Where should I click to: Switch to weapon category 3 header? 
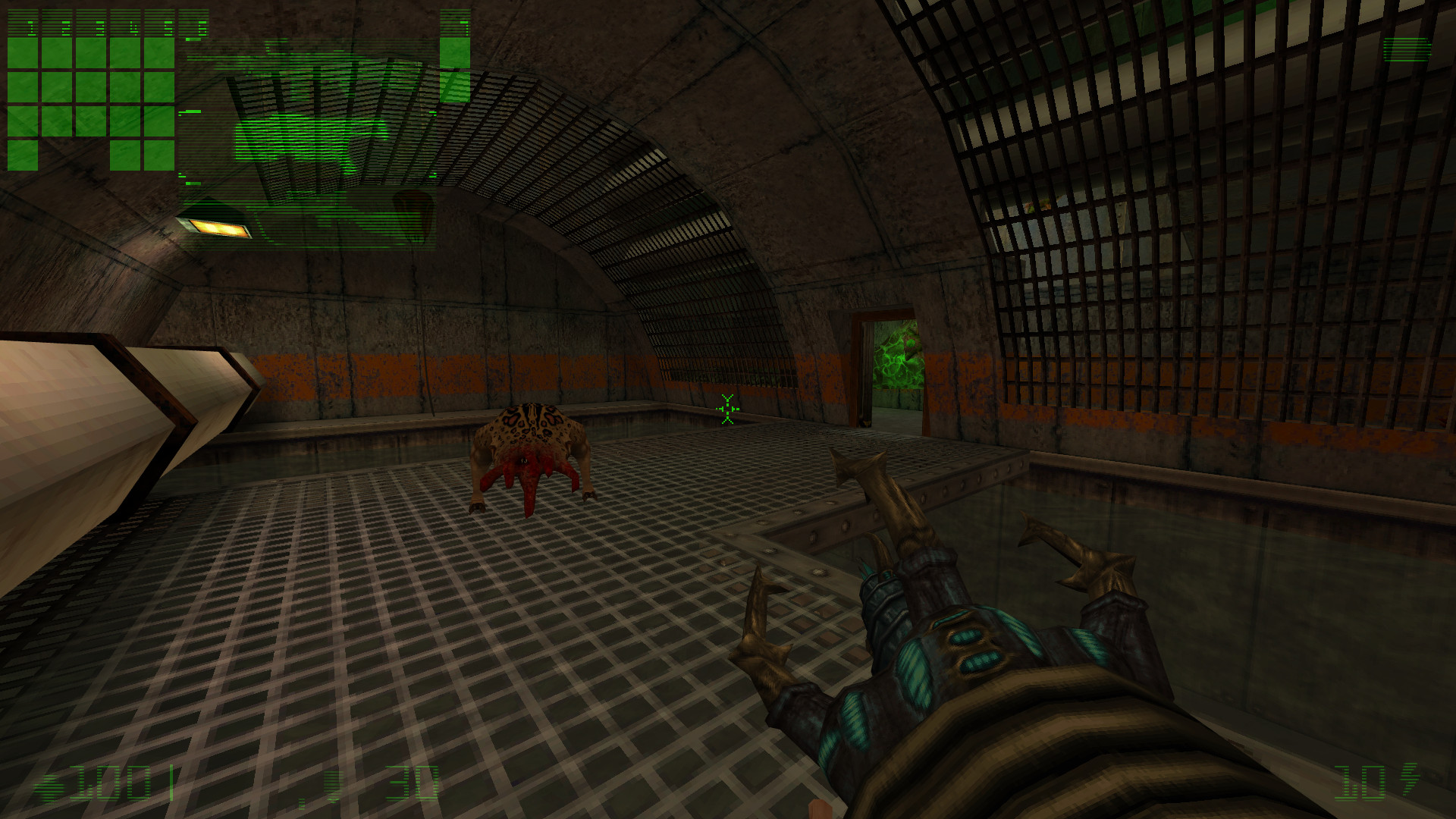(90, 23)
